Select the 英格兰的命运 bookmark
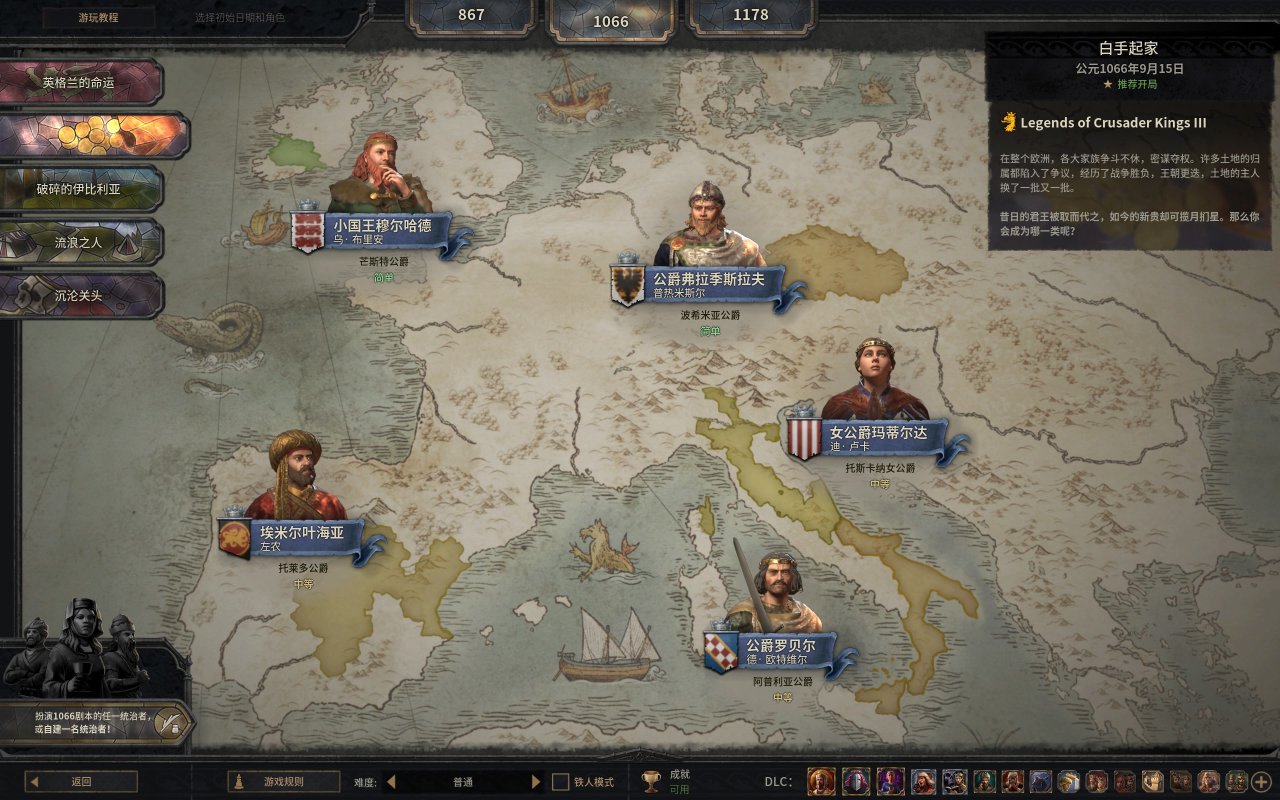Image resolution: width=1280 pixels, height=800 pixels. click(x=80, y=82)
